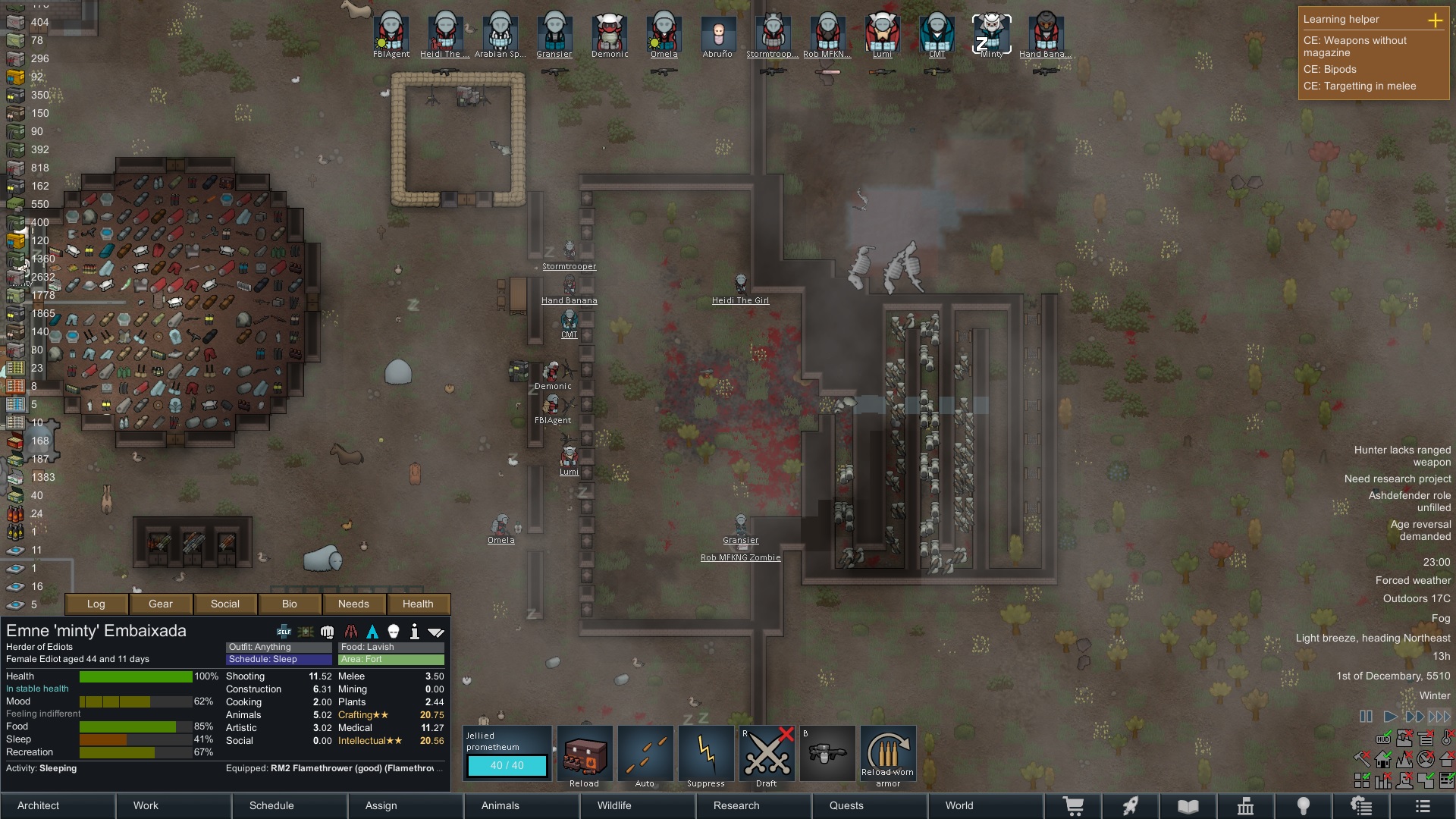Viewport: 1456px width, 819px height.
Task: Open the Assign menu
Action: (x=381, y=805)
